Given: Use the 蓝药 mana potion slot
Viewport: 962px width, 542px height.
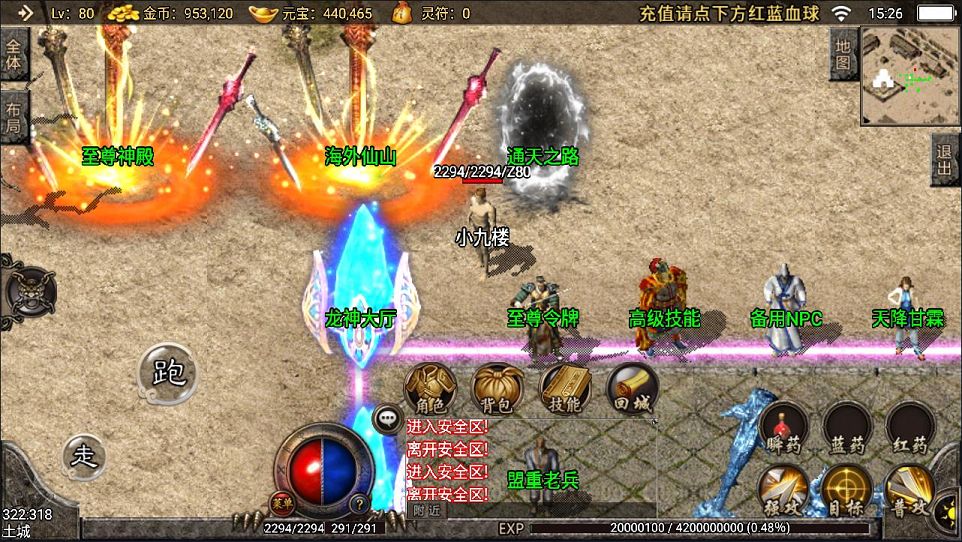Looking at the screenshot, I should click(846, 427).
